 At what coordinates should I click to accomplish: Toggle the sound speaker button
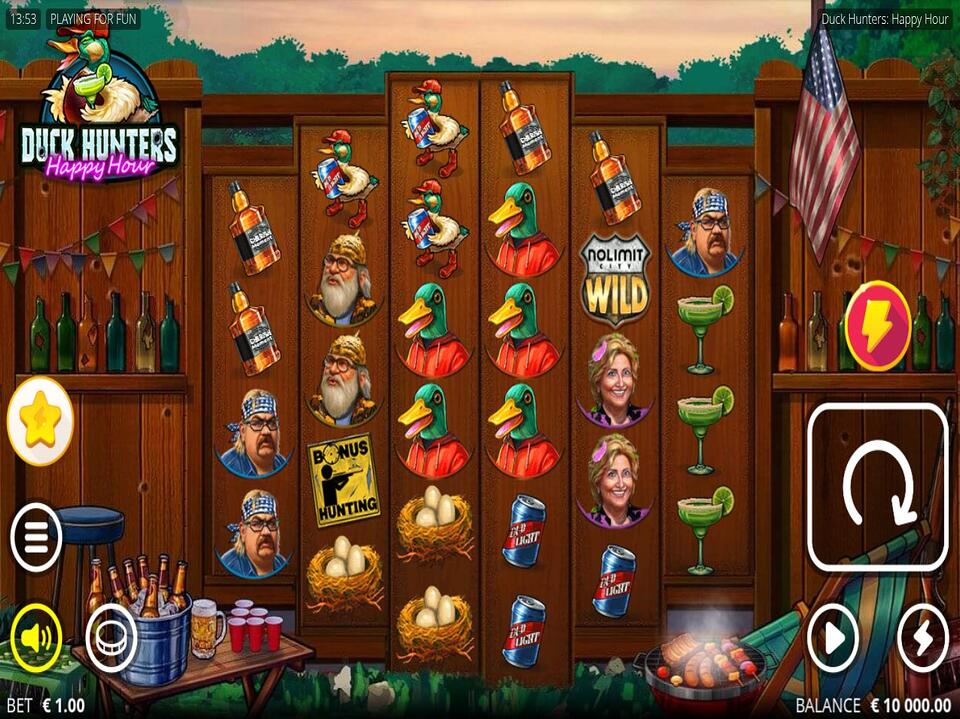[36, 637]
